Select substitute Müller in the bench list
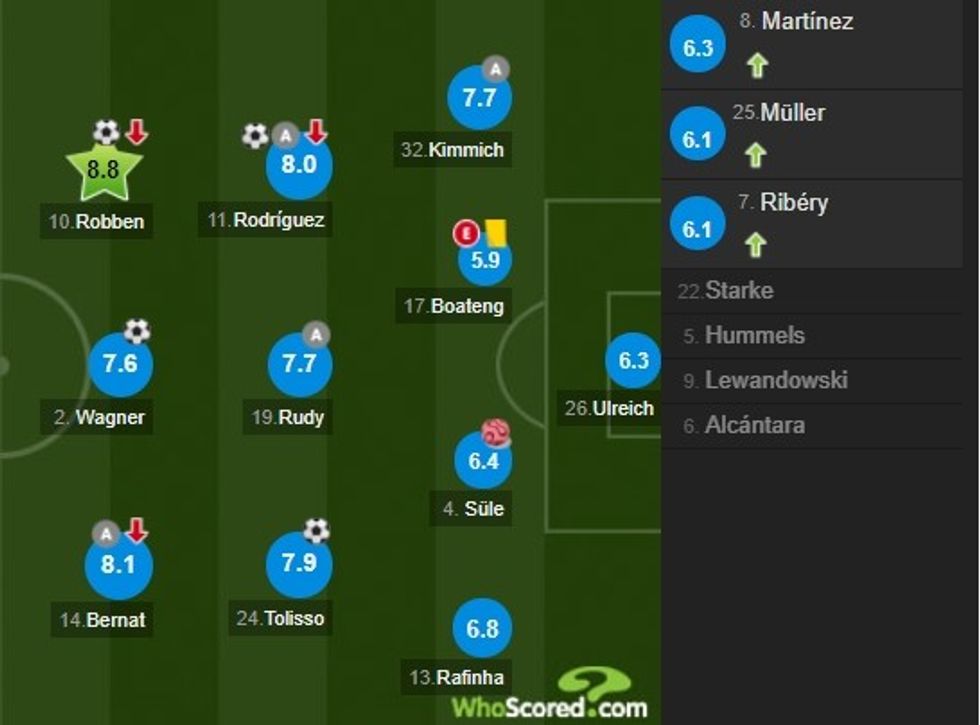This screenshot has width=980, height=725. coord(792,113)
